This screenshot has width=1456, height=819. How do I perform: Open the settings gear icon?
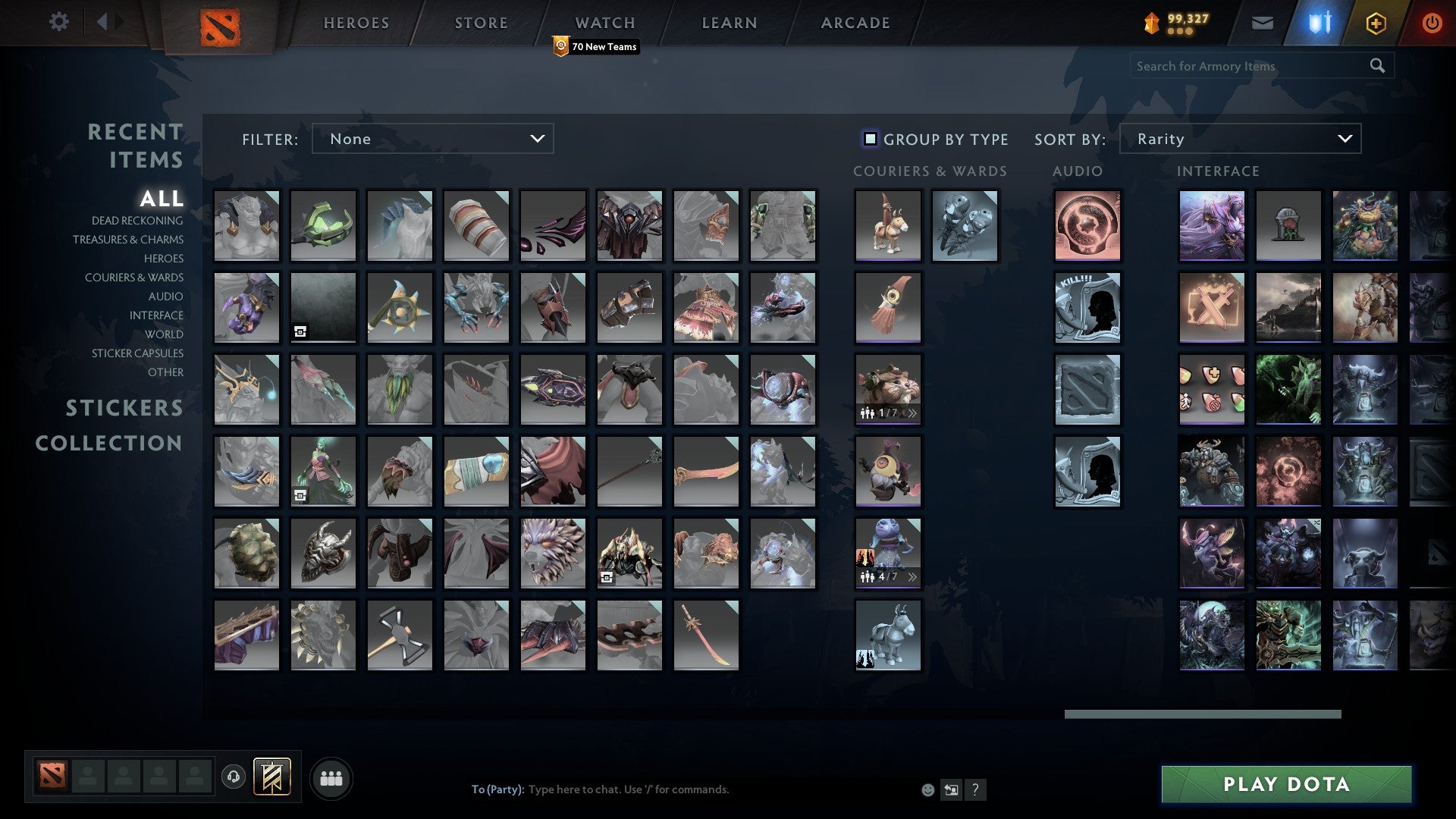click(59, 22)
